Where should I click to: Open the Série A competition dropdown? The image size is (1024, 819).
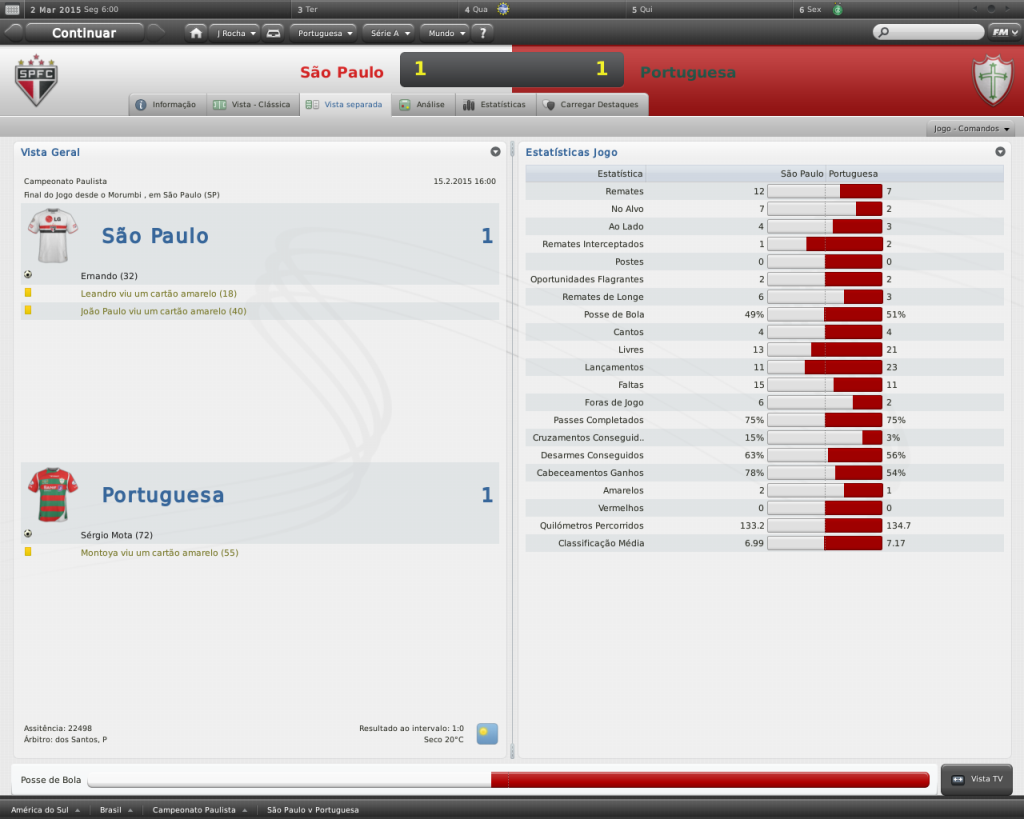click(388, 33)
